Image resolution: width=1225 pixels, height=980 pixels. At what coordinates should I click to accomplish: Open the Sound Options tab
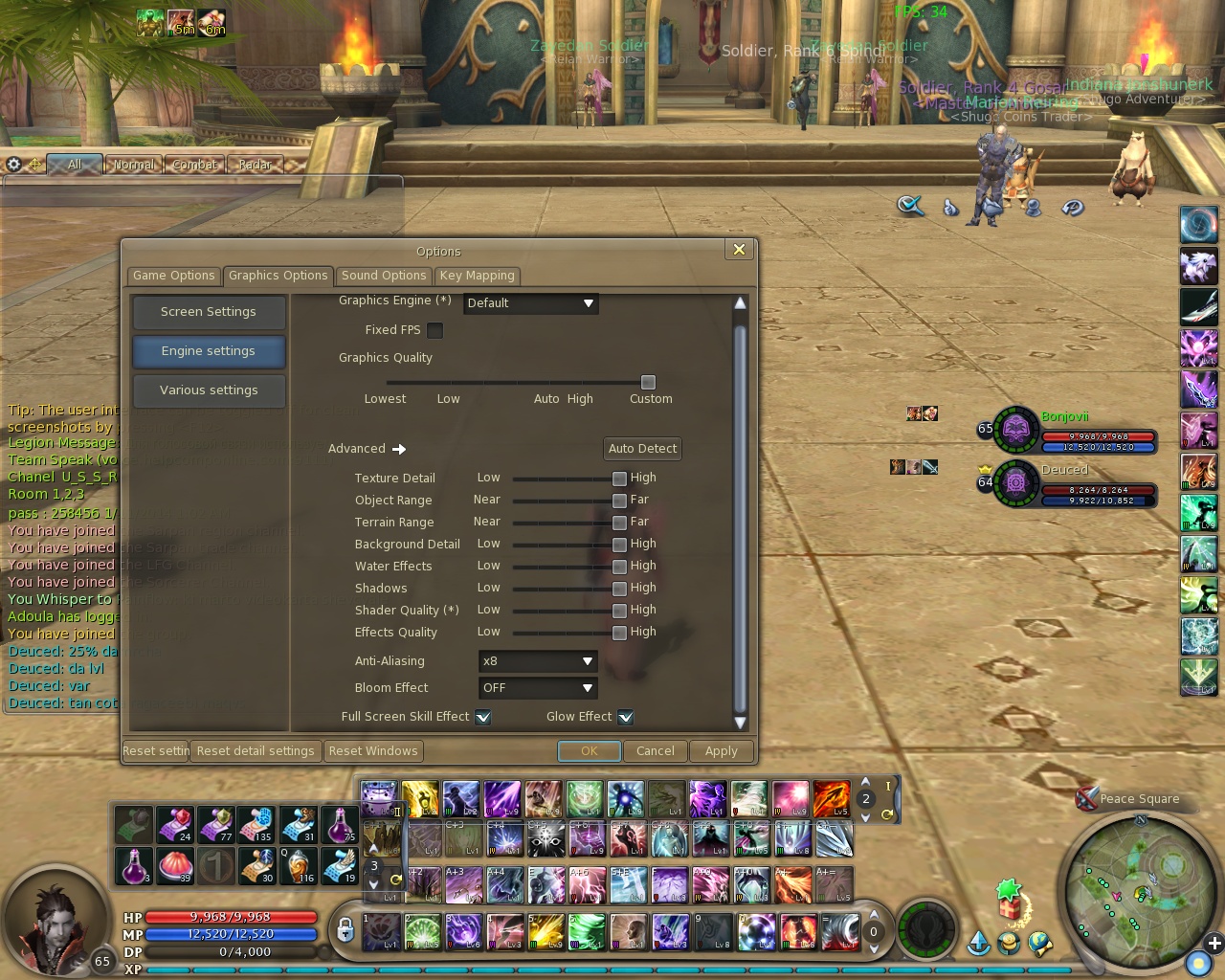coord(383,276)
